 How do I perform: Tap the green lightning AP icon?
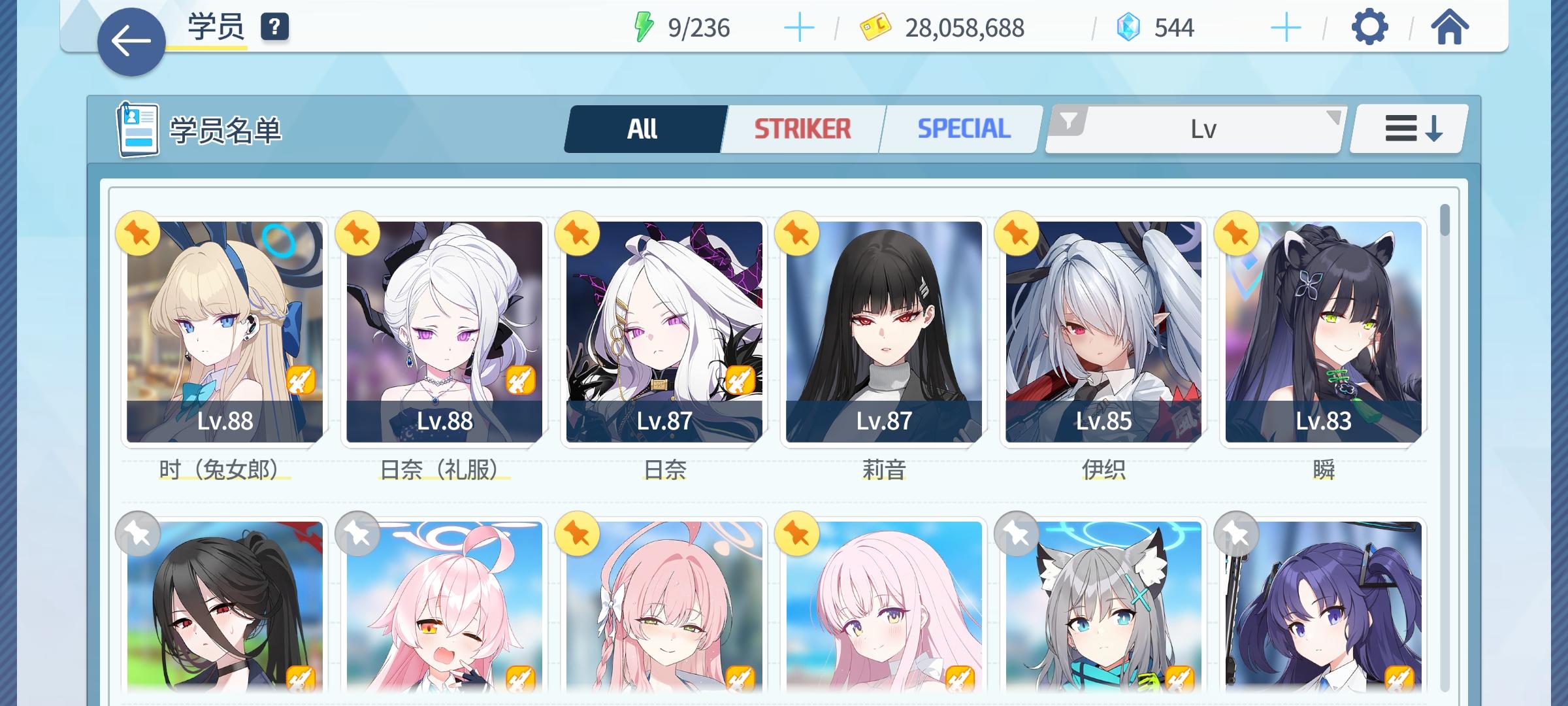[643, 27]
